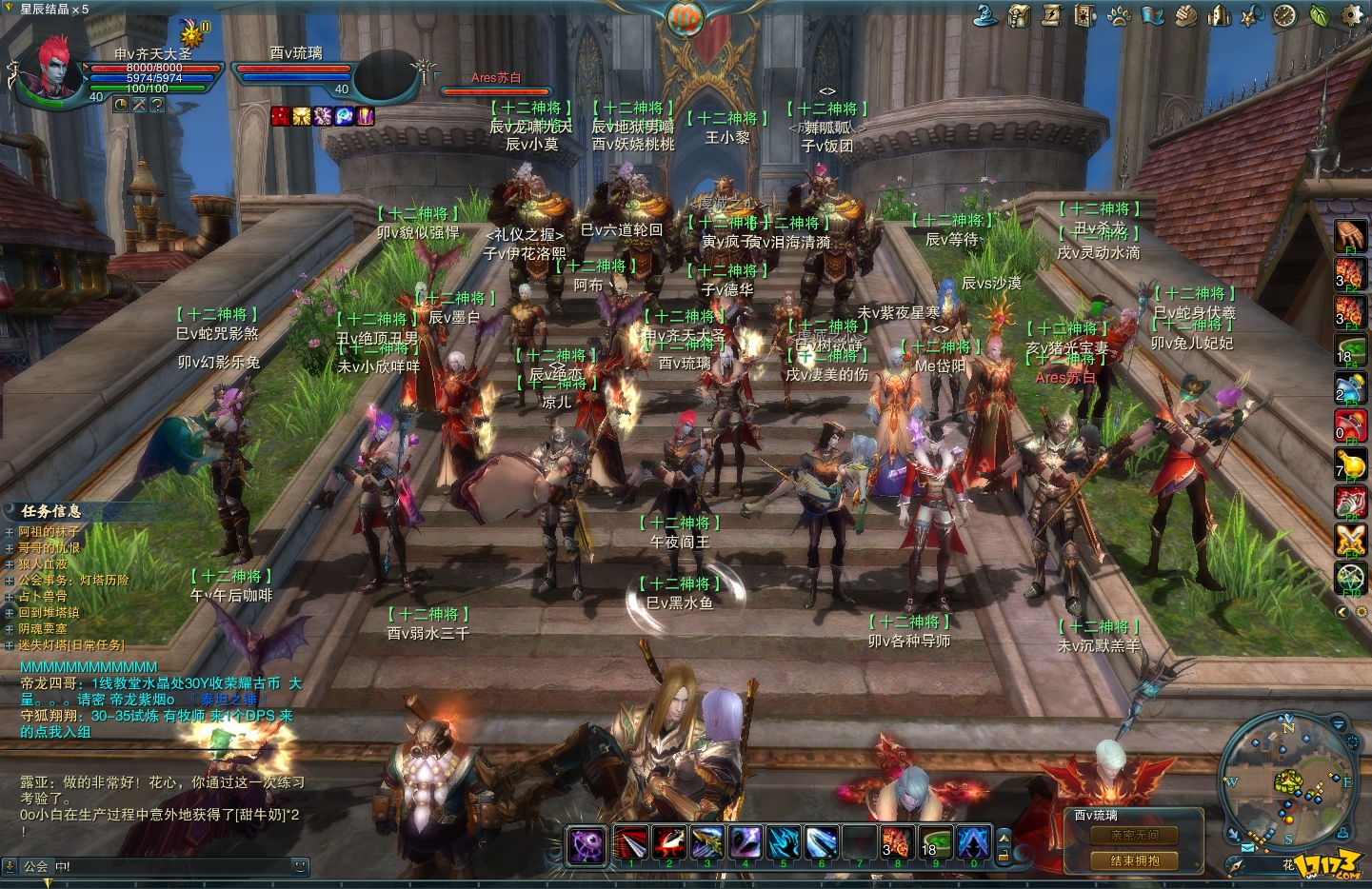The image size is (1372, 889).
Task: Open the backpack inventory
Action: tap(1019, 15)
